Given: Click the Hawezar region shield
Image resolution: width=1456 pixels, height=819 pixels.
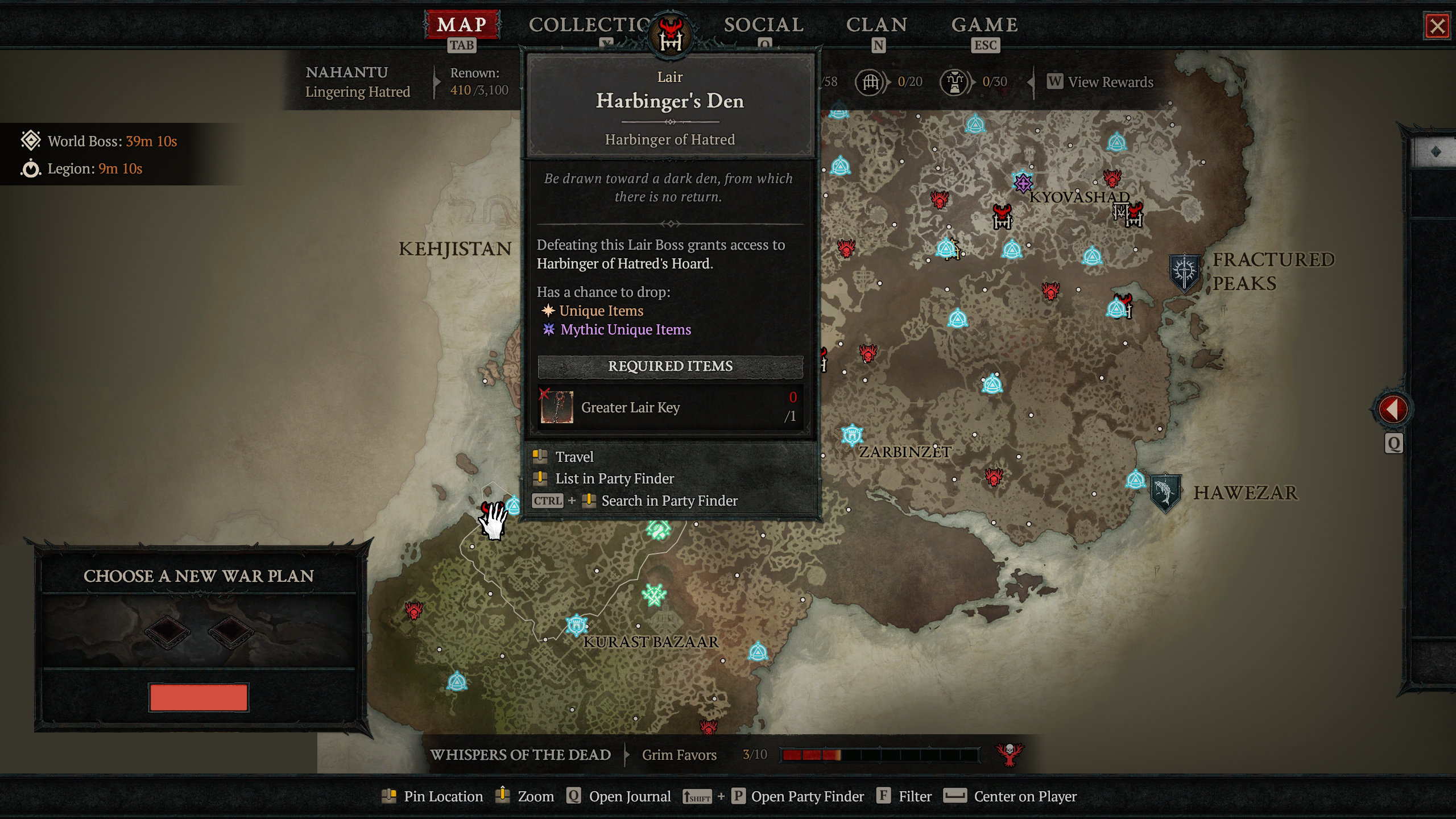Looking at the screenshot, I should [1165, 493].
